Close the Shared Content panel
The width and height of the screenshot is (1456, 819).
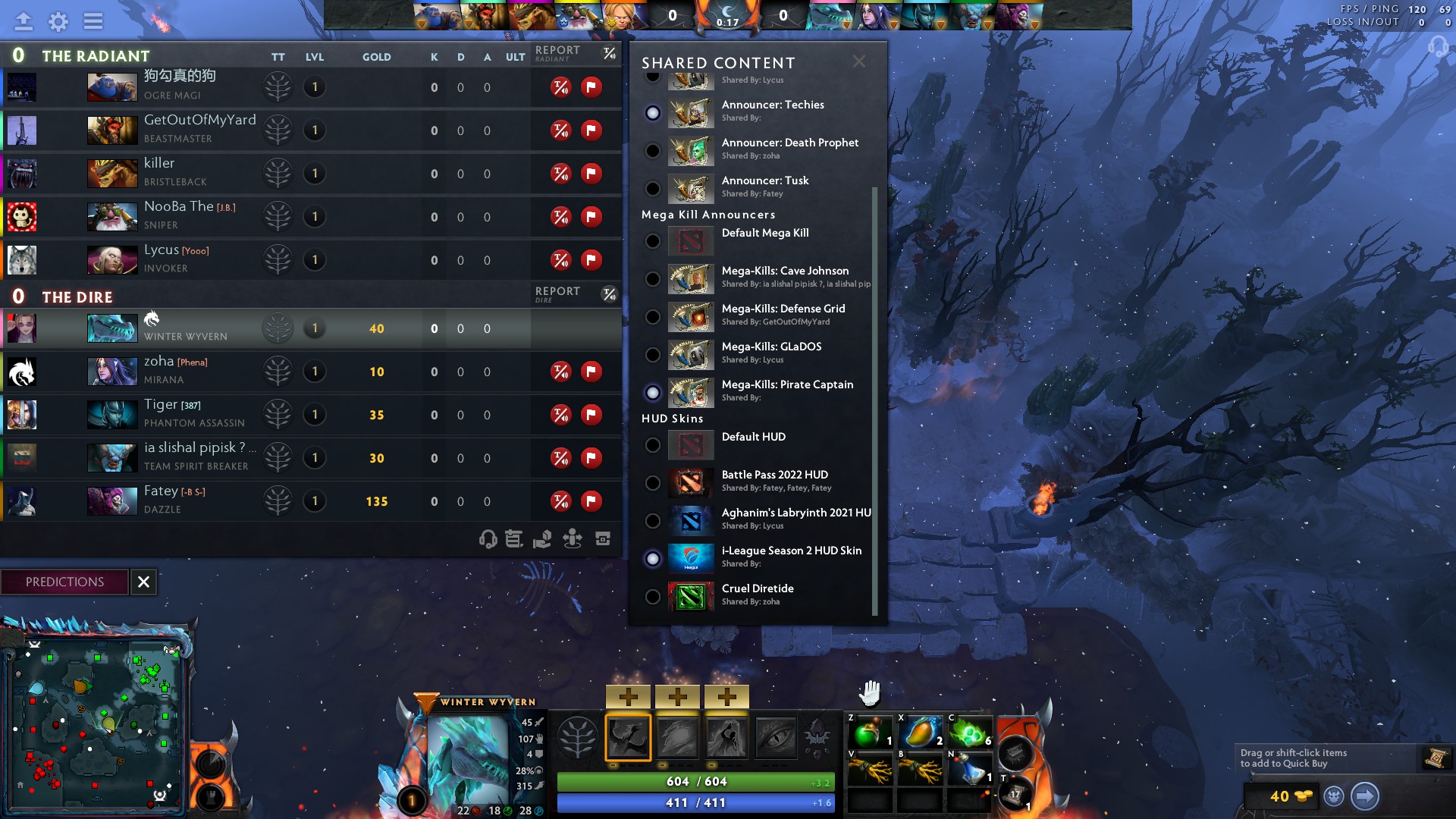859,61
